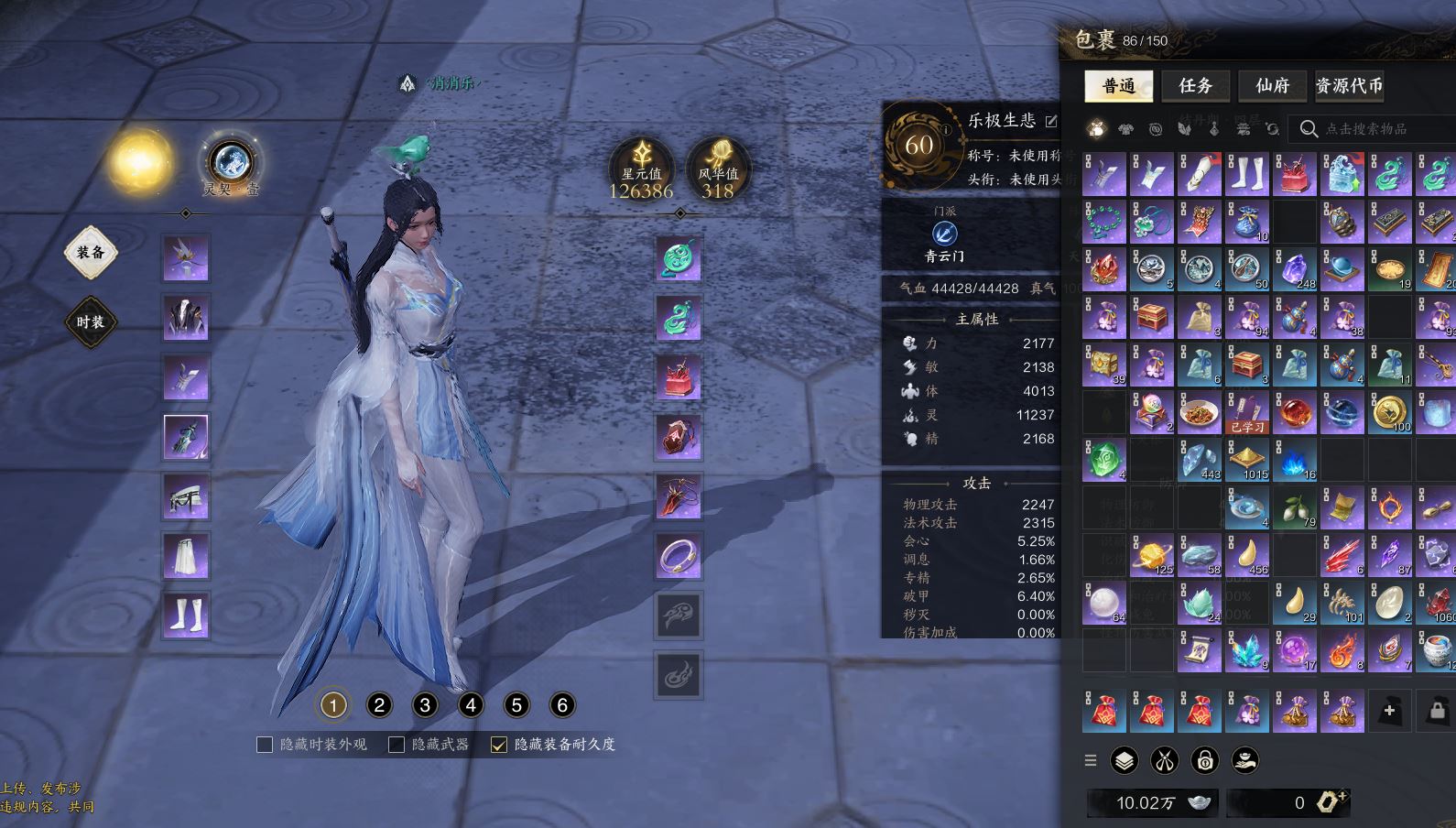Select the gold coin item stack of 100

click(1390, 413)
